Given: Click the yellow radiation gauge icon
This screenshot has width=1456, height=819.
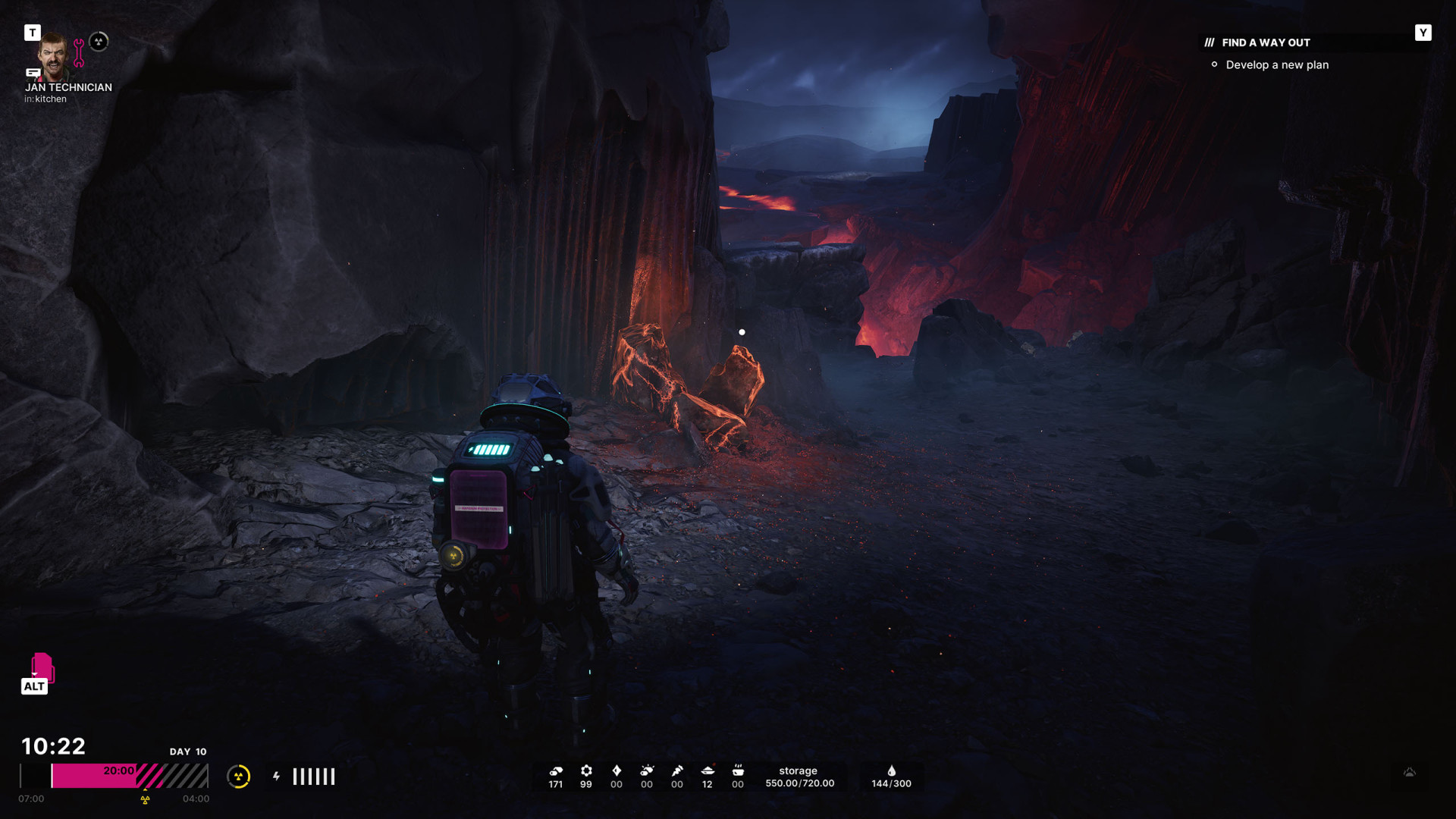Looking at the screenshot, I should click(239, 776).
